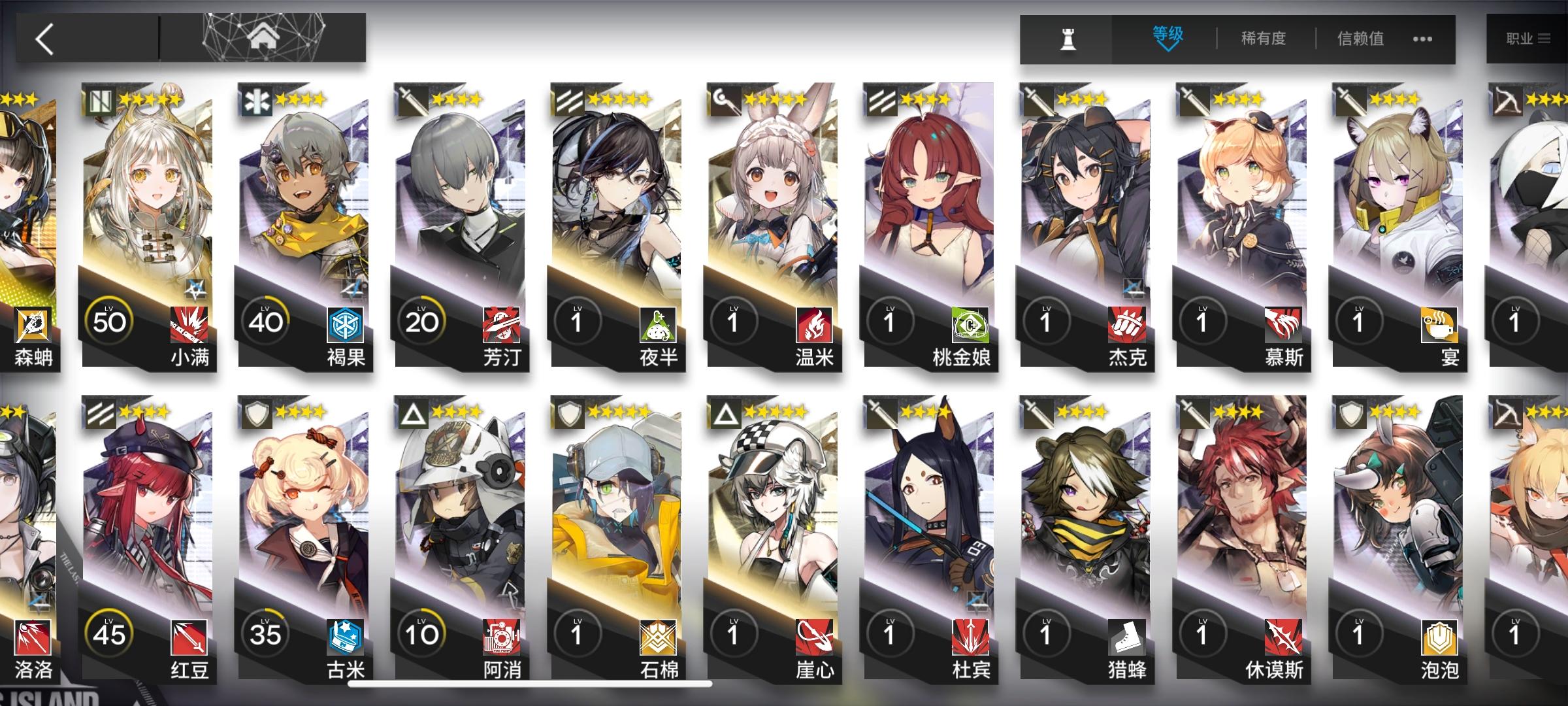Switch sorting to the 稀有度 tab
The width and height of the screenshot is (1568, 706).
(x=1260, y=38)
